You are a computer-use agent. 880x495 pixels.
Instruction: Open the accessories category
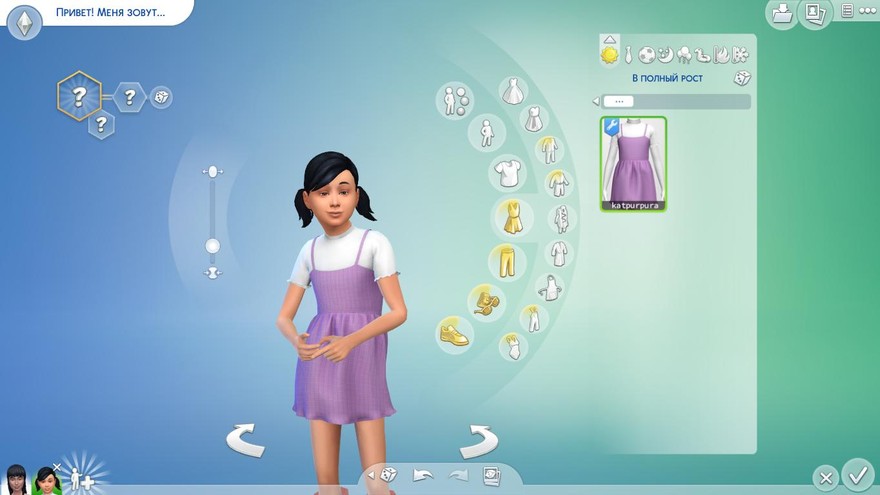[486, 301]
